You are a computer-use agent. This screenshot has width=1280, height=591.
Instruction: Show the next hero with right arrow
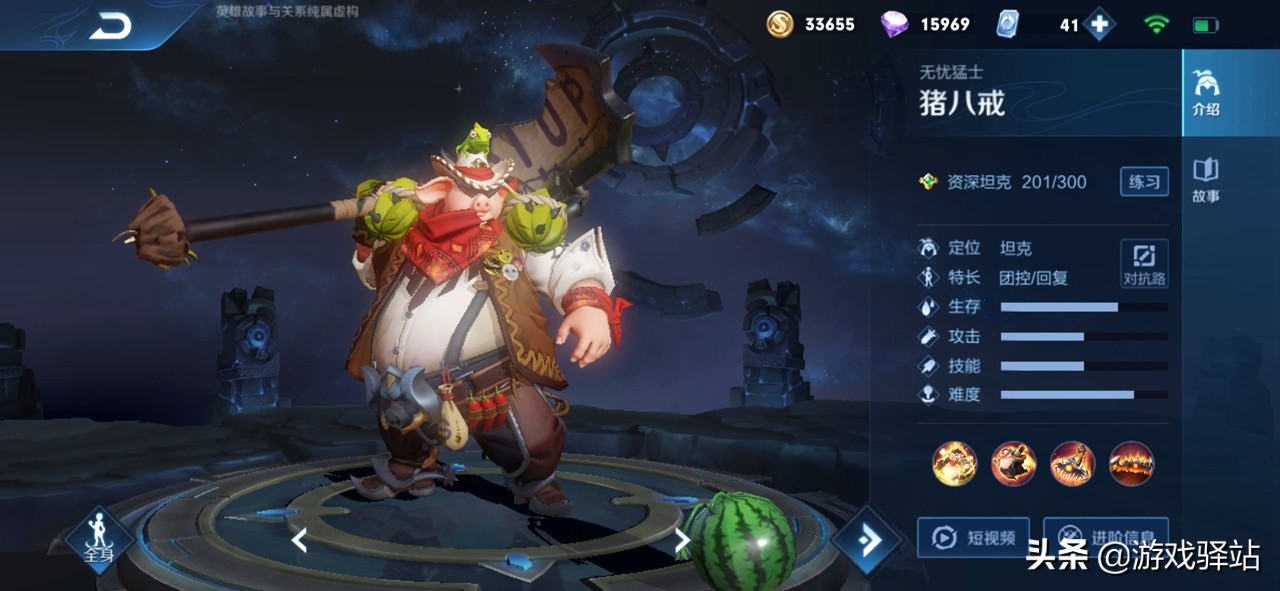click(x=682, y=541)
